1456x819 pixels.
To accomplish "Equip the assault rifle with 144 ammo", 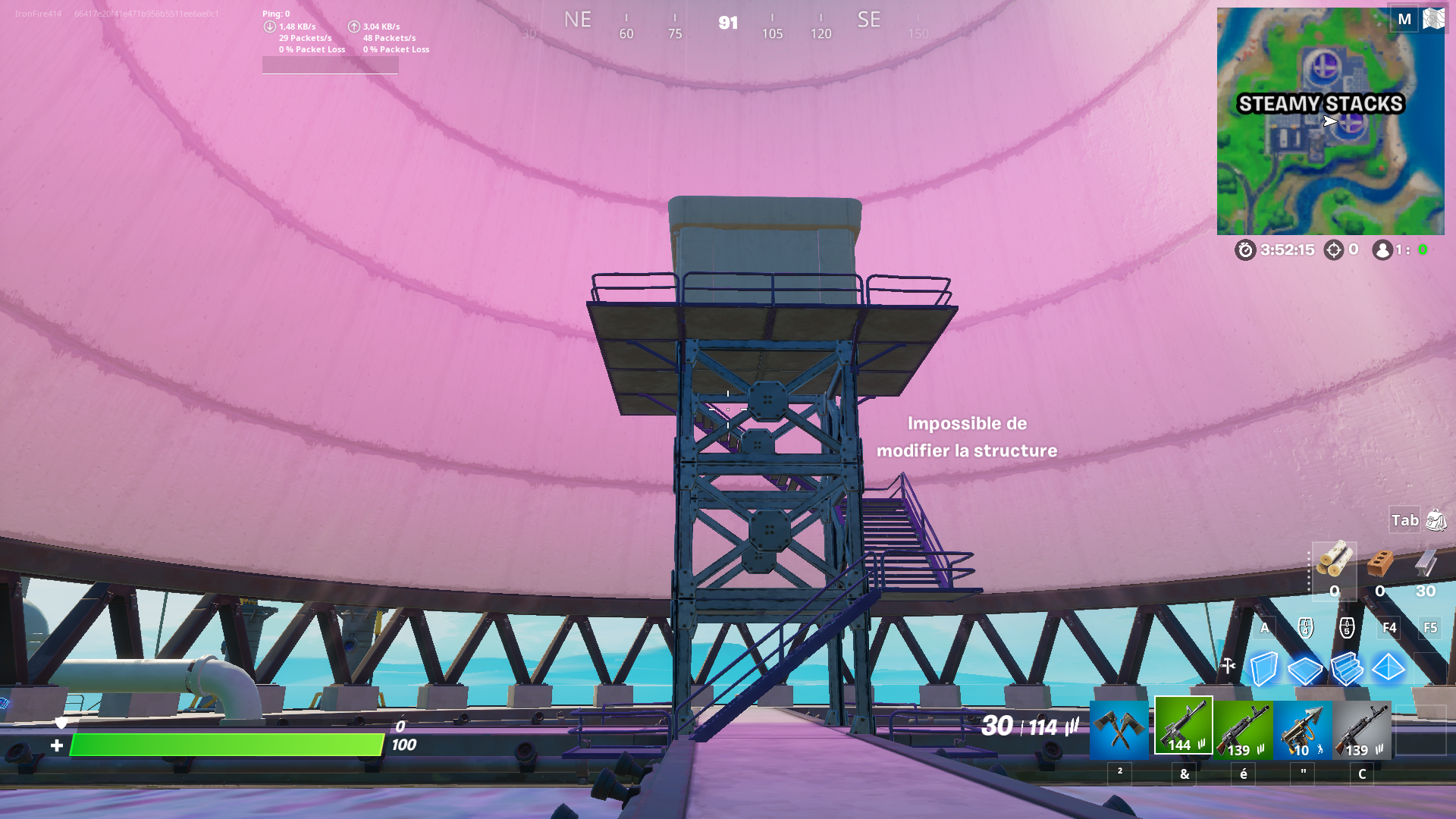I will pyautogui.click(x=1183, y=728).
